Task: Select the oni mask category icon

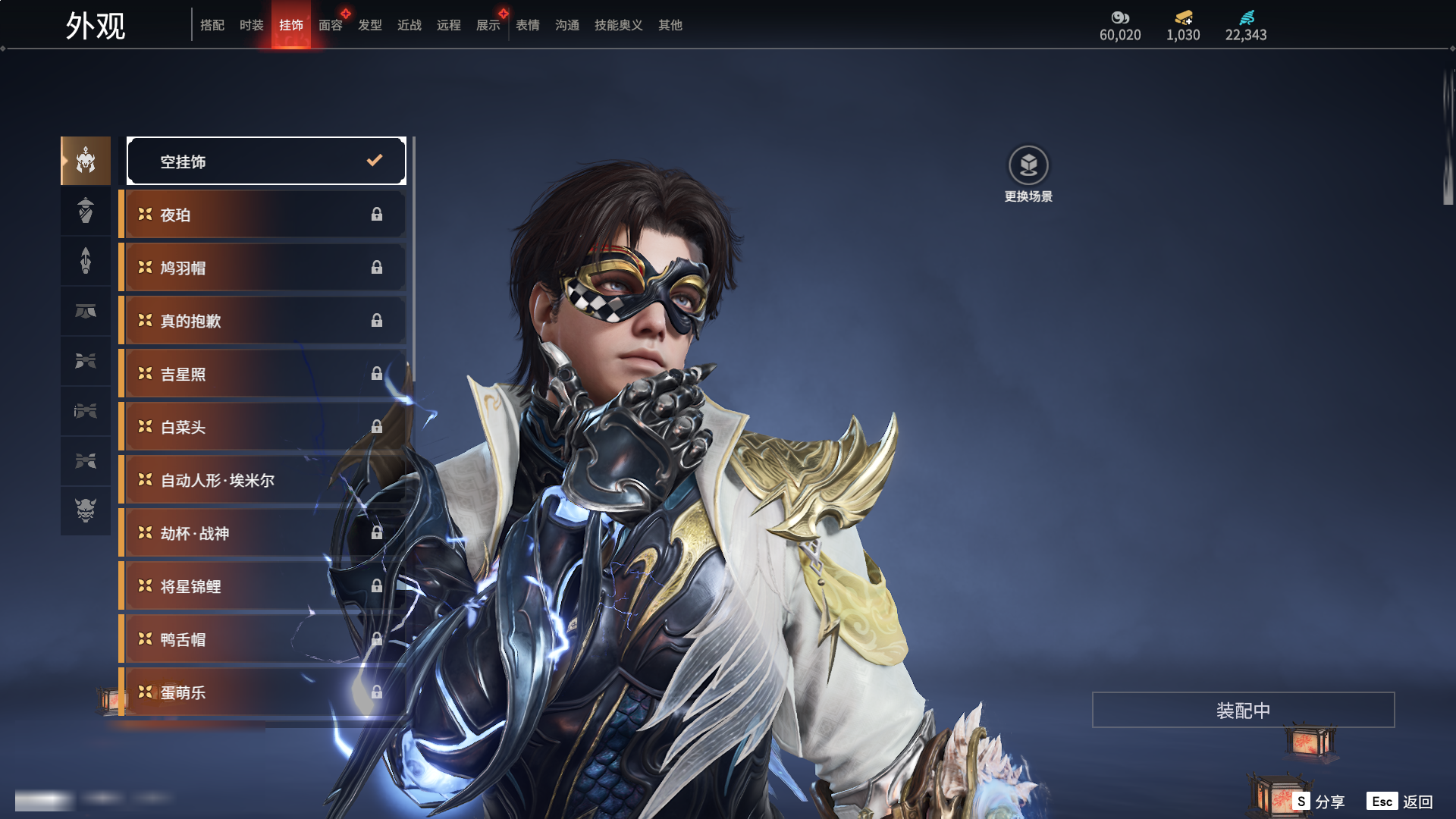Action: [86, 510]
